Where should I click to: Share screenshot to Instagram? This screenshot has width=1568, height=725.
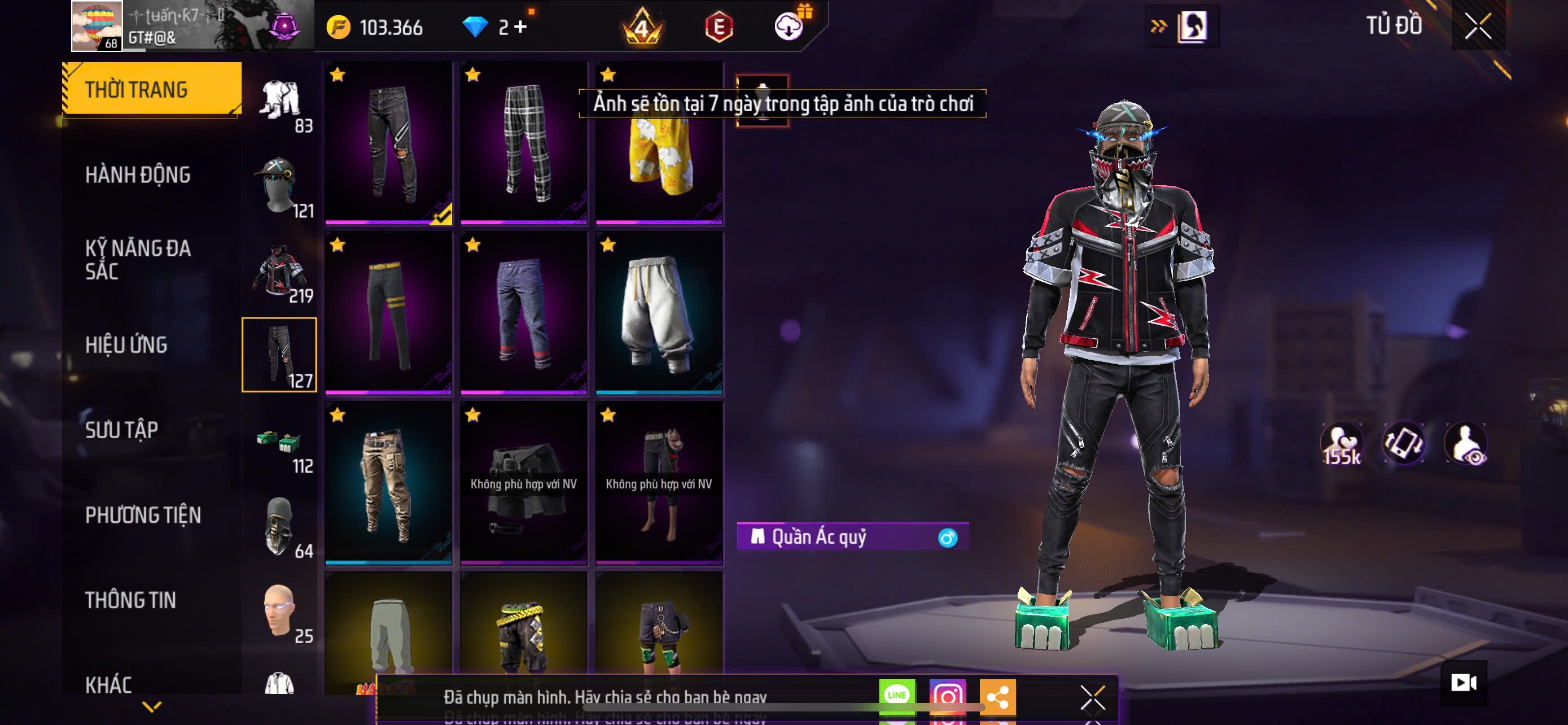(947, 696)
